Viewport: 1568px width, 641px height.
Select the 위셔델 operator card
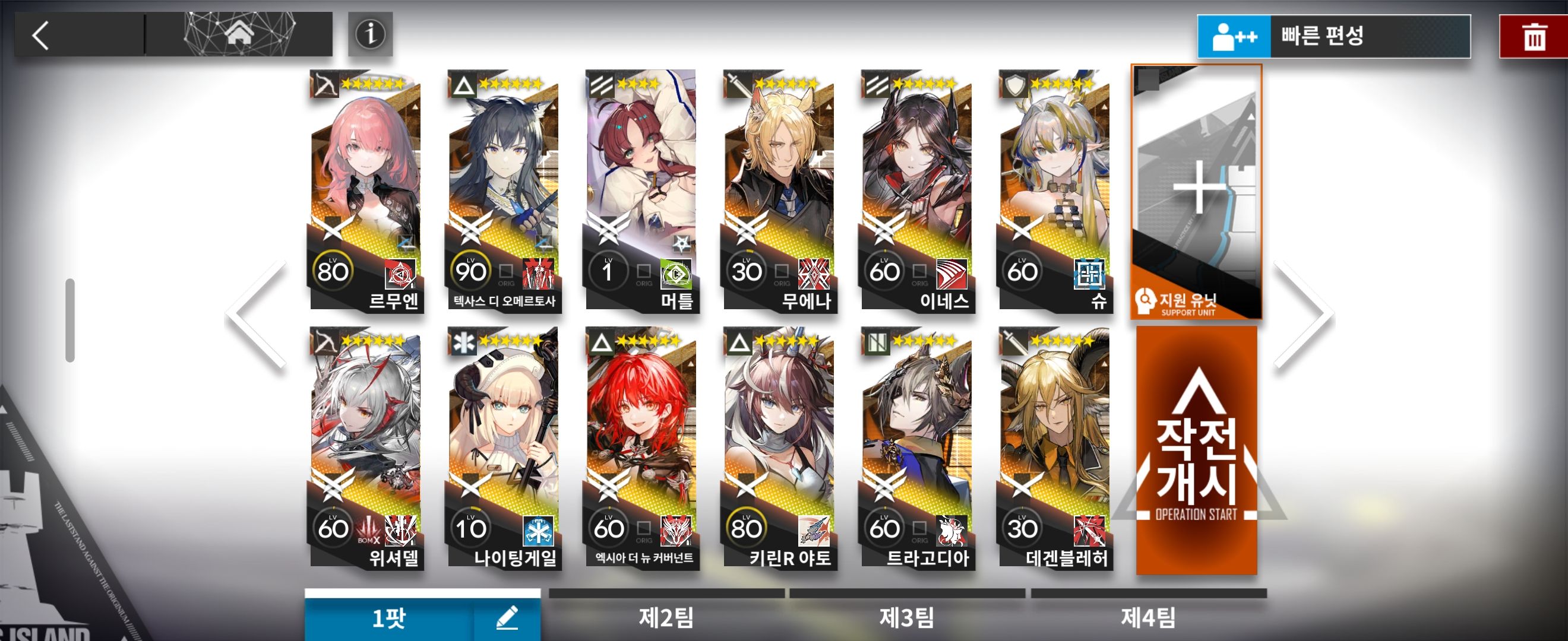coord(366,448)
